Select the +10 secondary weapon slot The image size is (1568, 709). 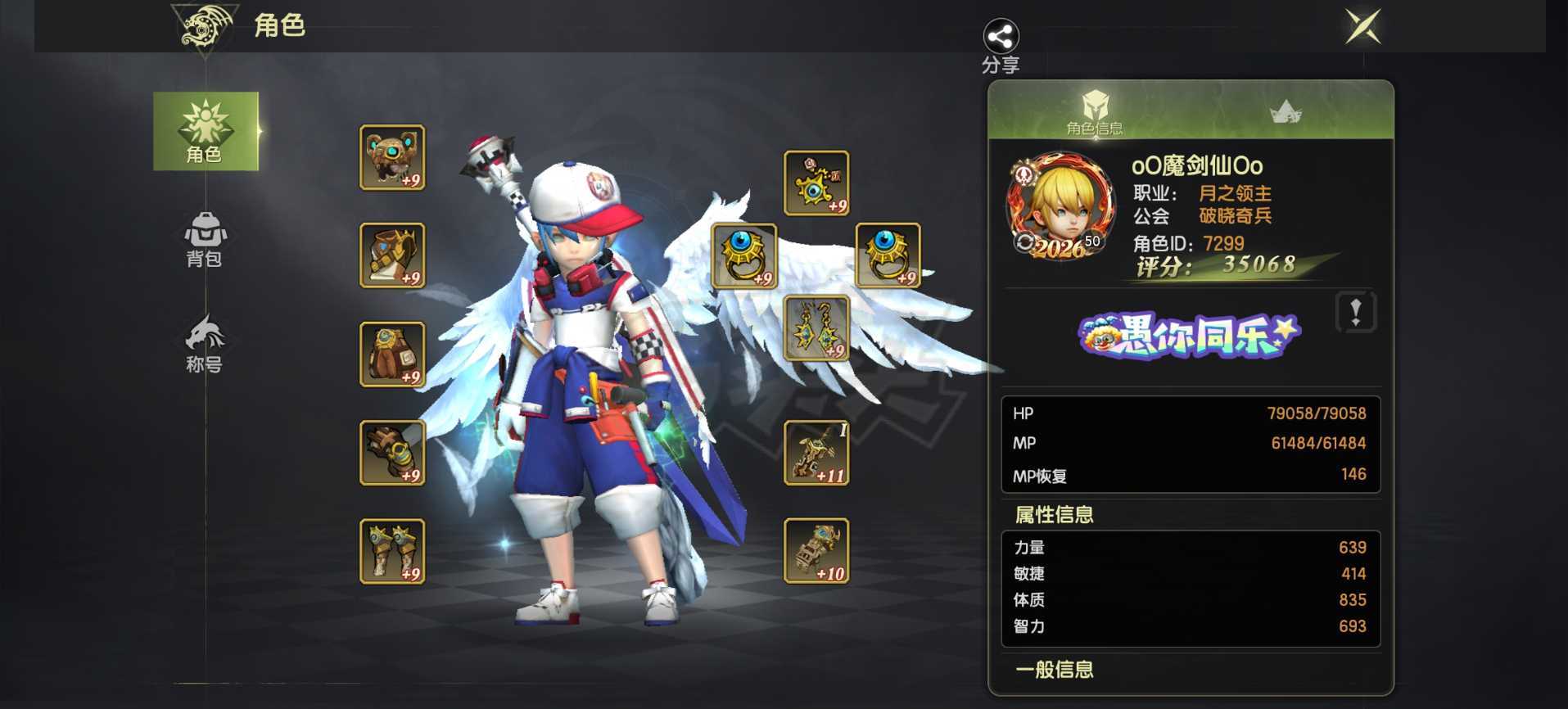[x=816, y=551]
